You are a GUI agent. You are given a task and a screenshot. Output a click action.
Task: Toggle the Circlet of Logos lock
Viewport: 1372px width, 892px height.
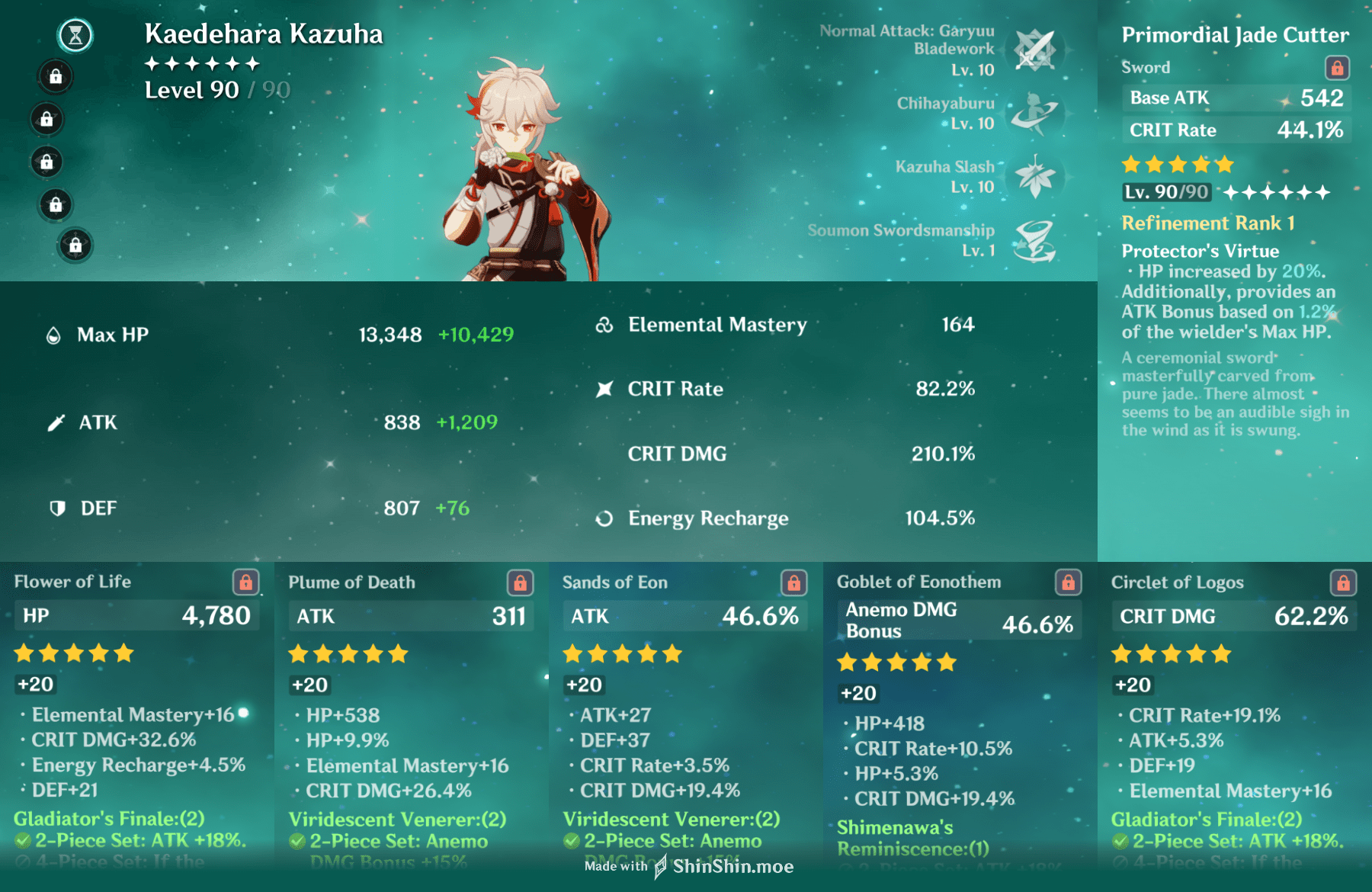click(1342, 583)
